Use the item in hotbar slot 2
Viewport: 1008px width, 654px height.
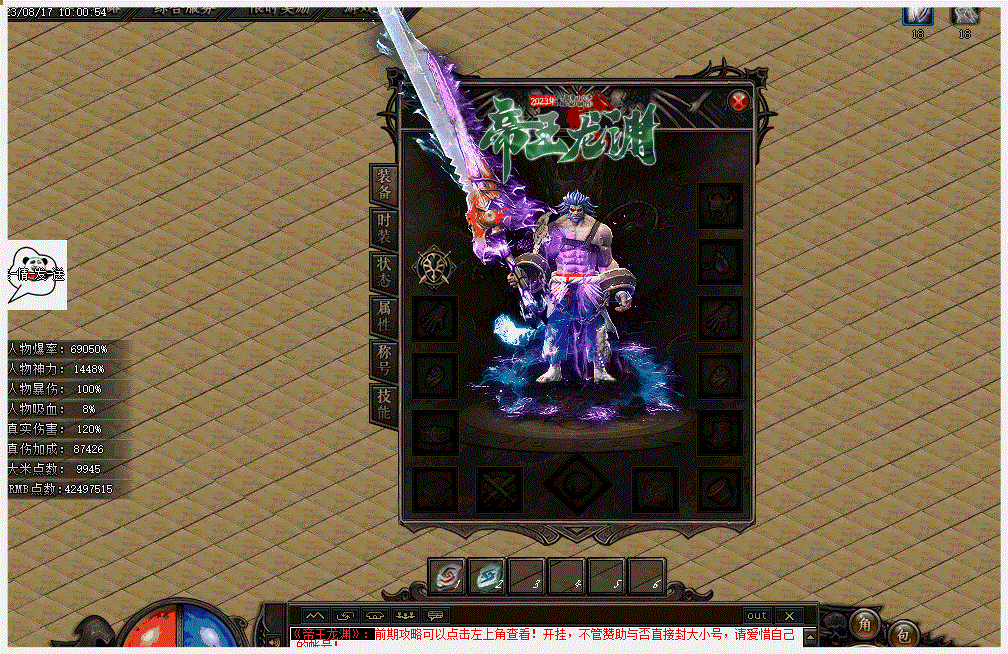point(487,577)
